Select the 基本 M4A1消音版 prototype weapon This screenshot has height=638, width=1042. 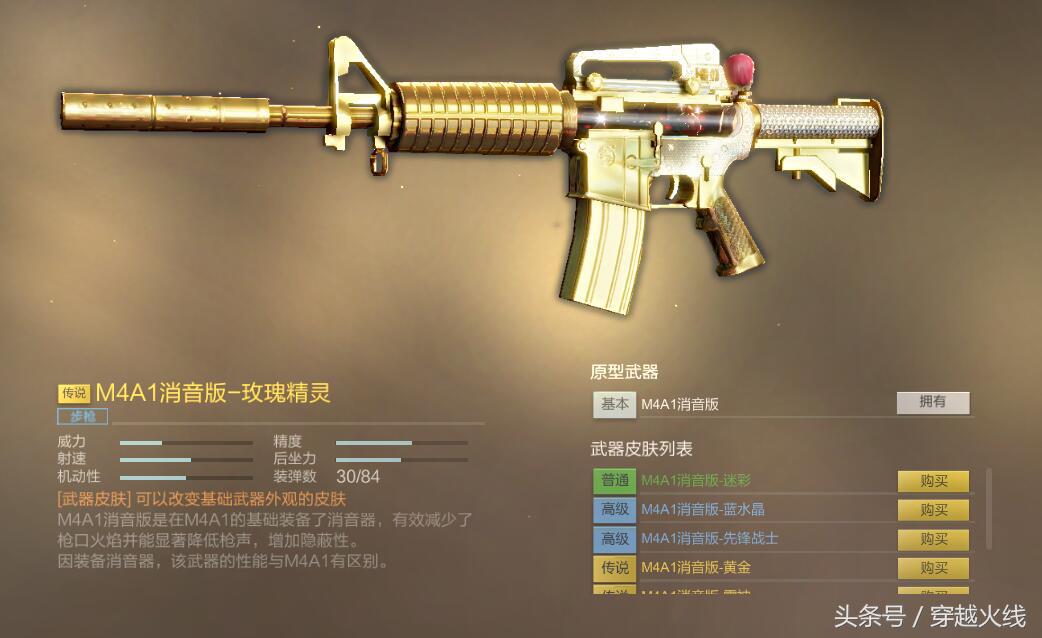[x=680, y=404]
